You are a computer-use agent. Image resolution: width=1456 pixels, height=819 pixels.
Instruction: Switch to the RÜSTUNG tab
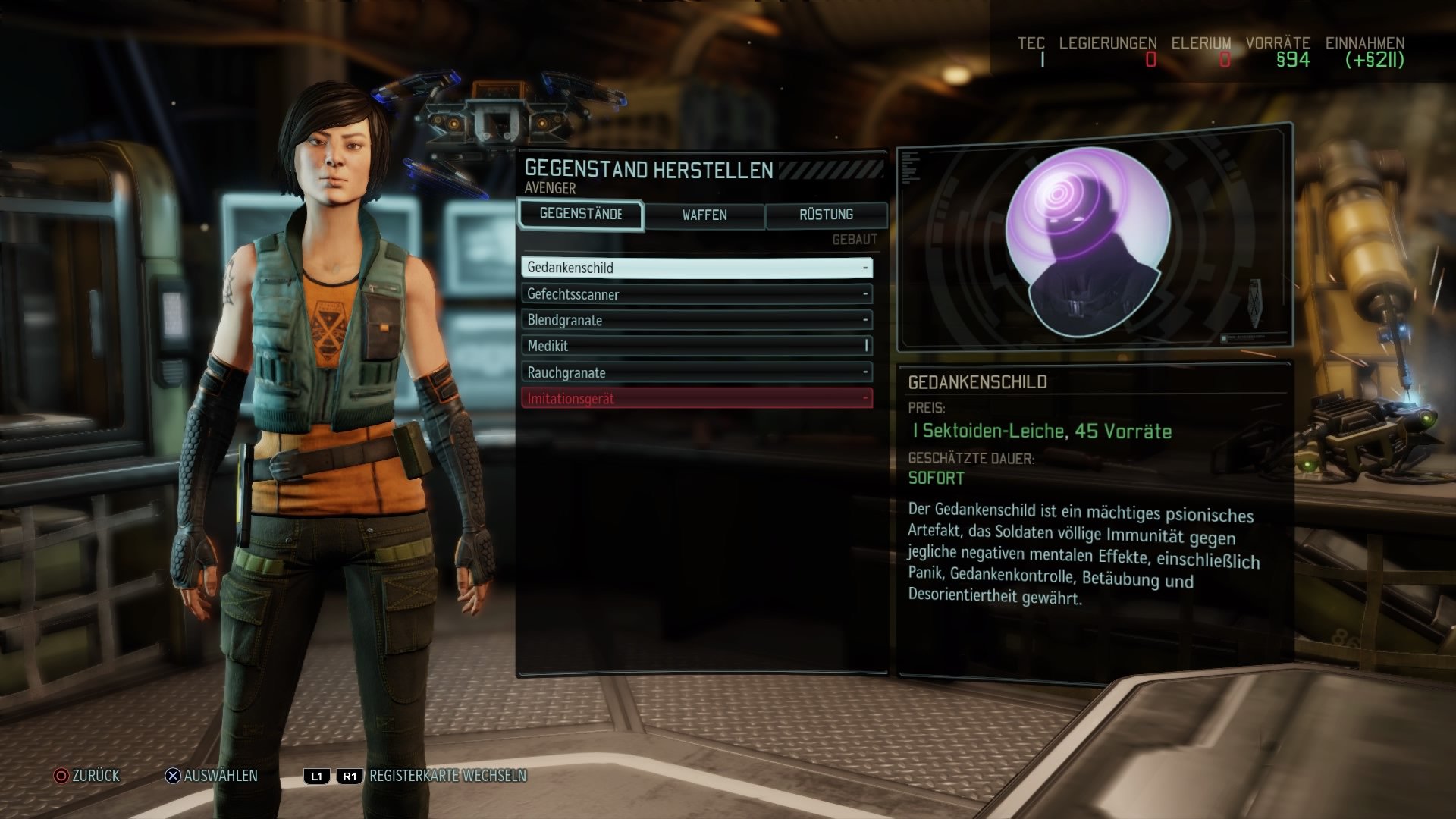[x=827, y=215]
